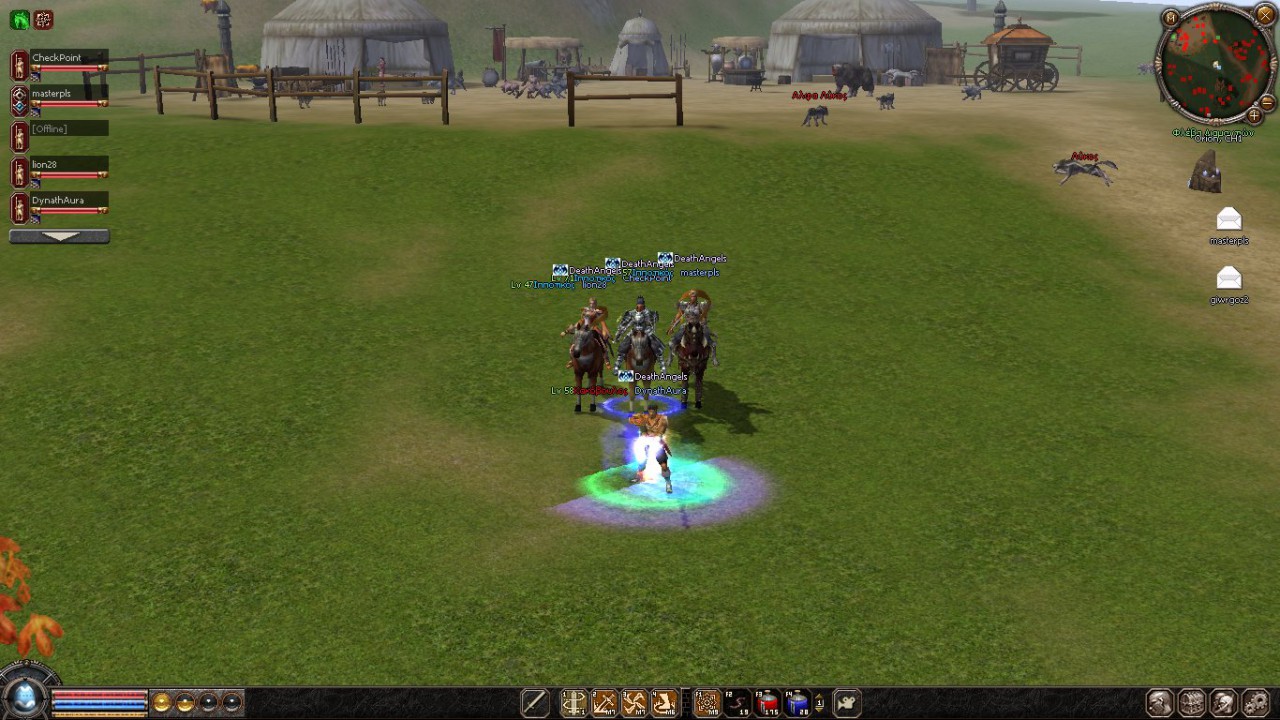Open the system options gear button
Viewport: 1280px width, 720px height.
pos(1255,703)
